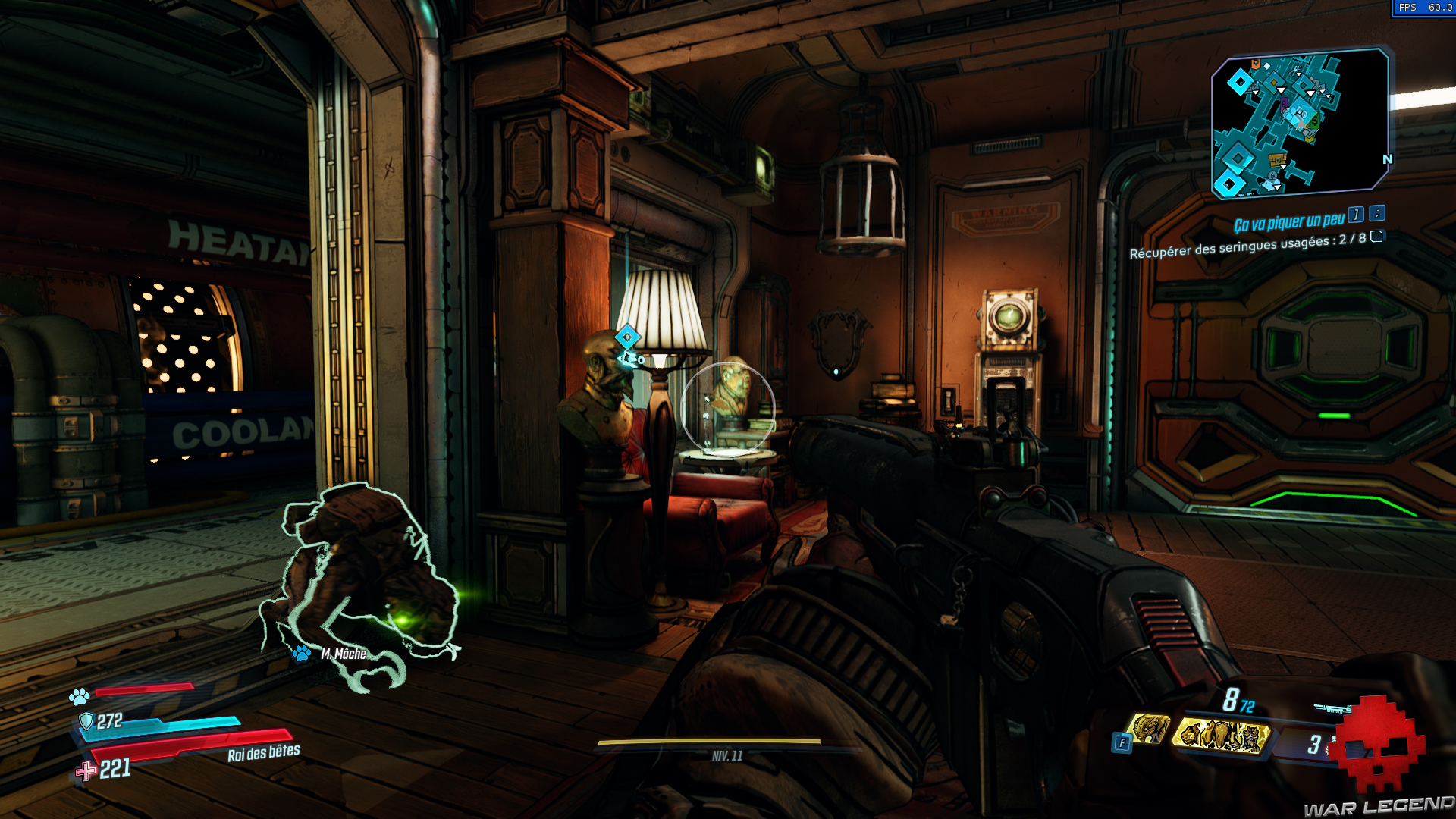1456x819 pixels.
Task: Select the action skill icon above the F key
Action: click(1149, 730)
